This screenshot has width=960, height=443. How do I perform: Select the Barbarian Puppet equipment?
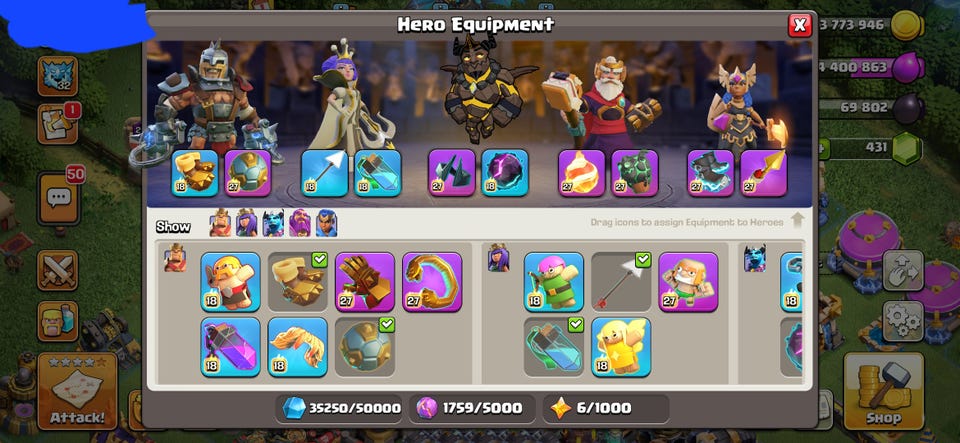[x=230, y=281]
